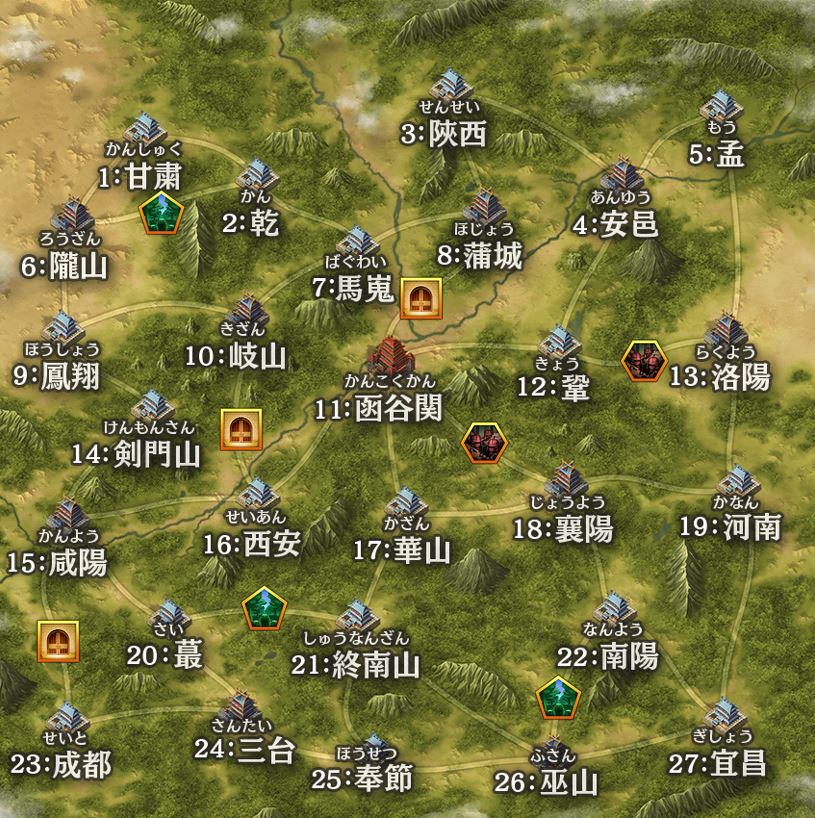
Task: Click the green pentagon marker near 1:甘粛
Action: pyautogui.click(x=157, y=213)
